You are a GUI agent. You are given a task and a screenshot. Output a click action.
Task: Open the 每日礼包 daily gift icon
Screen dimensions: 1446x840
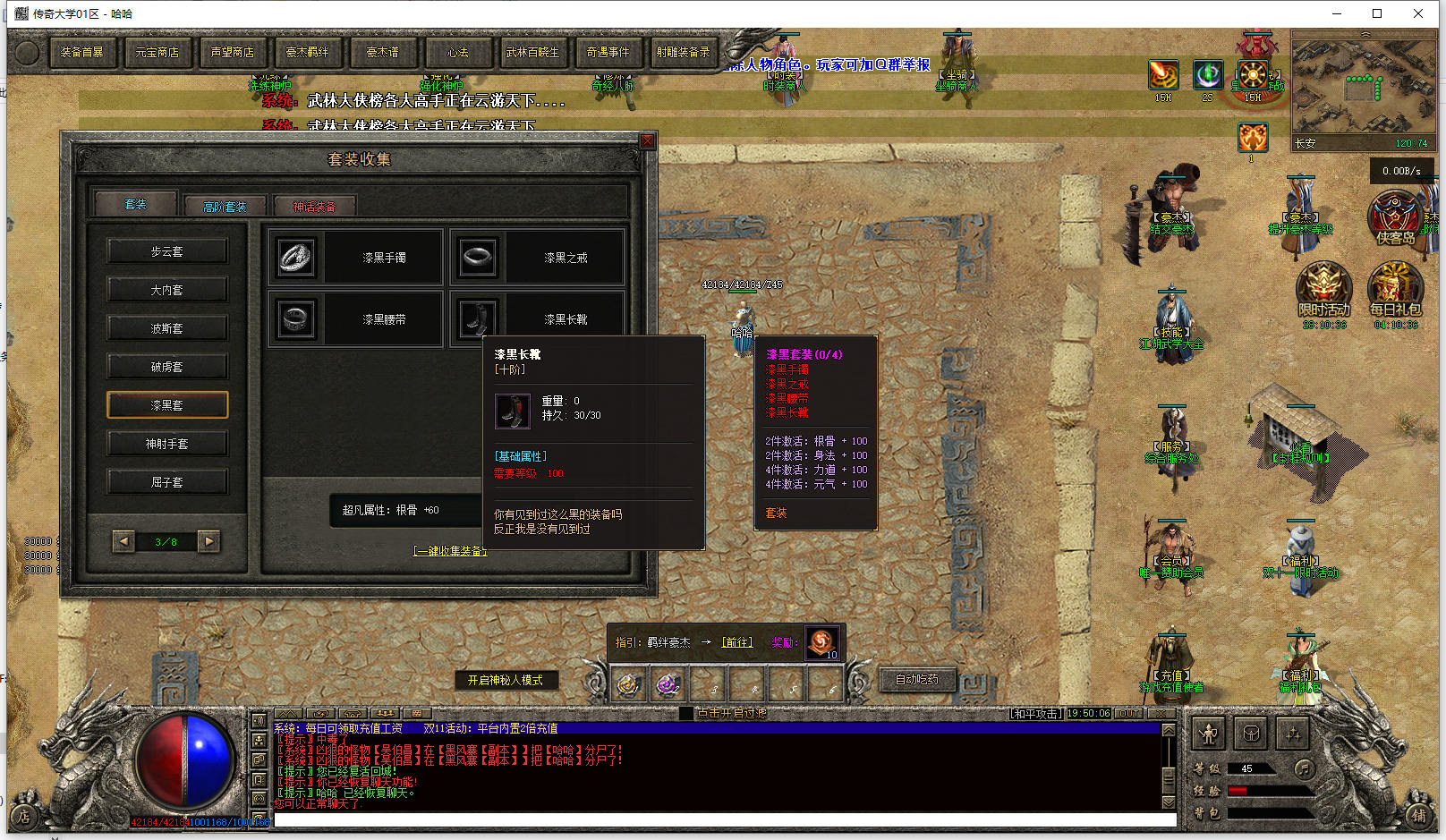(1394, 289)
